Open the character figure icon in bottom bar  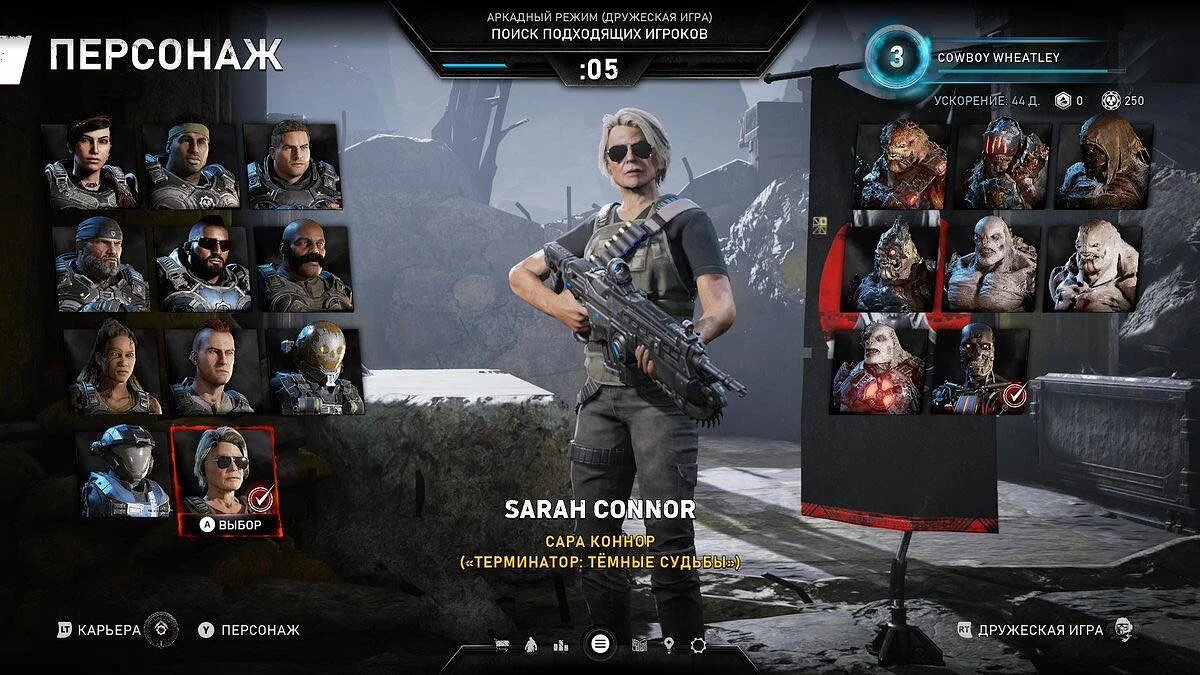(x=532, y=645)
